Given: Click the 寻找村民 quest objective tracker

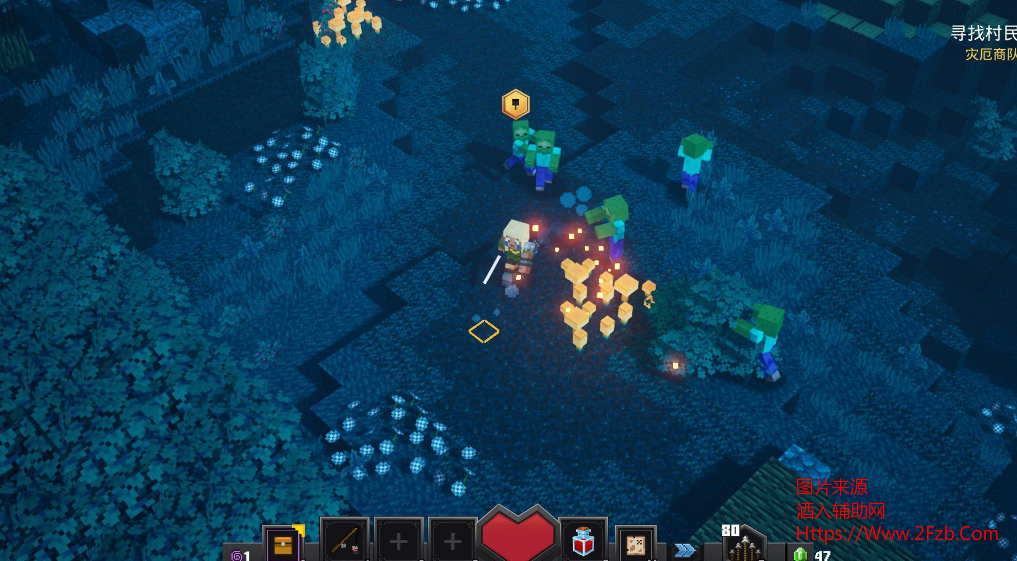Looking at the screenshot, I should pos(982,33).
